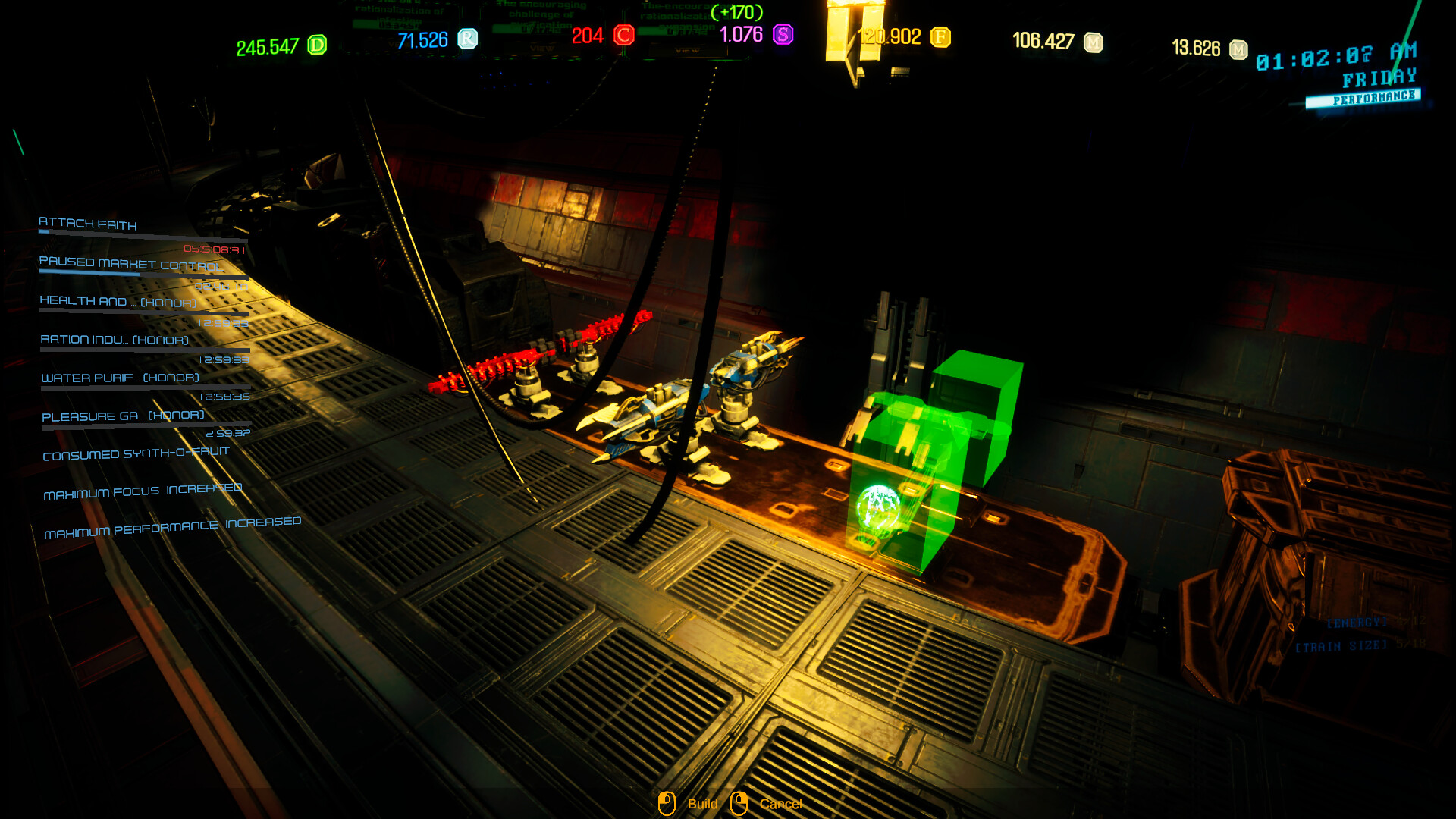This screenshot has height=819, width=1456.
Task: Expand the HEALTH AND (HONOR) entry
Action: (118, 302)
